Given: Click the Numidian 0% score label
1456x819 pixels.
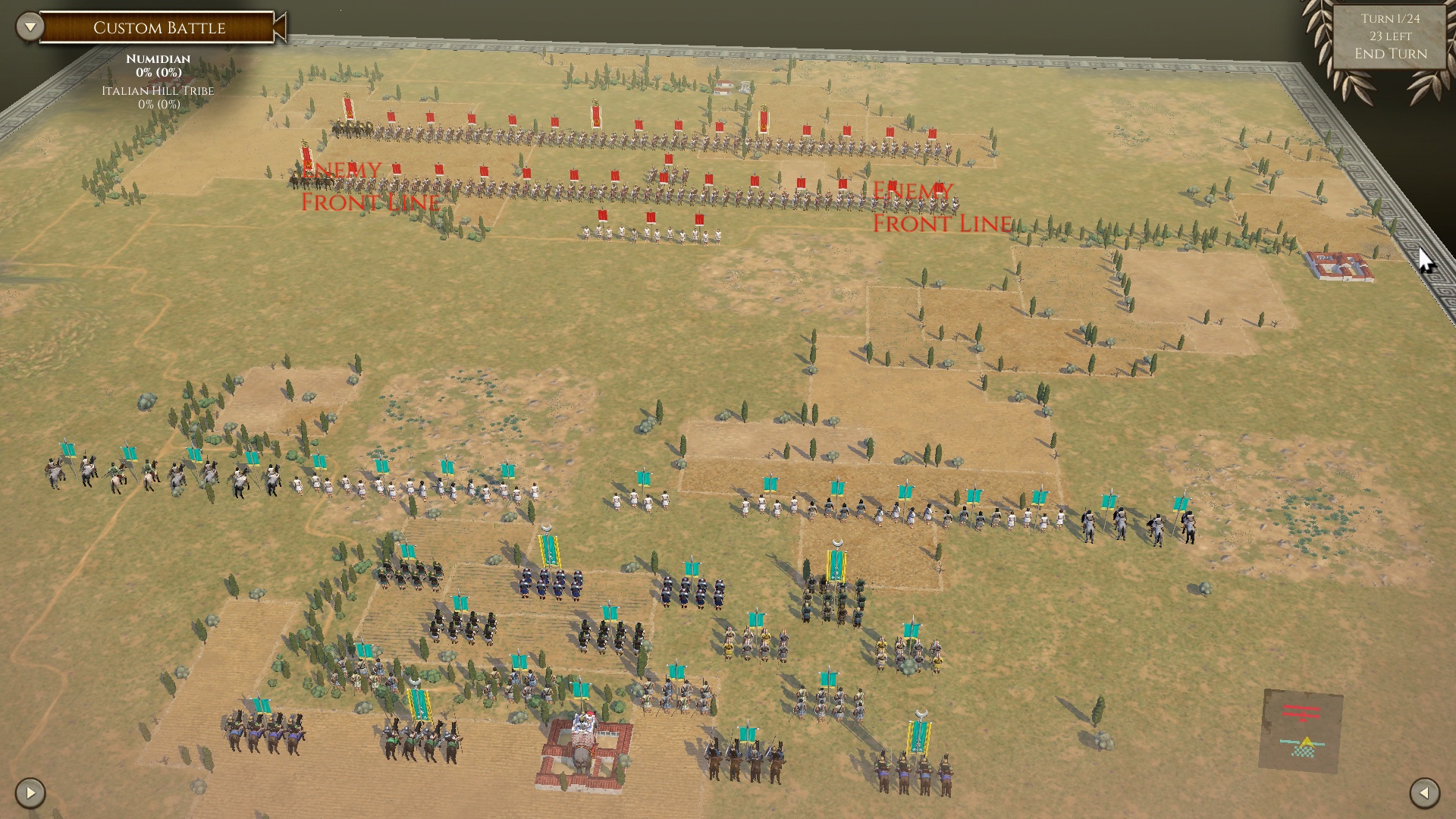Looking at the screenshot, I should (154, 73).
